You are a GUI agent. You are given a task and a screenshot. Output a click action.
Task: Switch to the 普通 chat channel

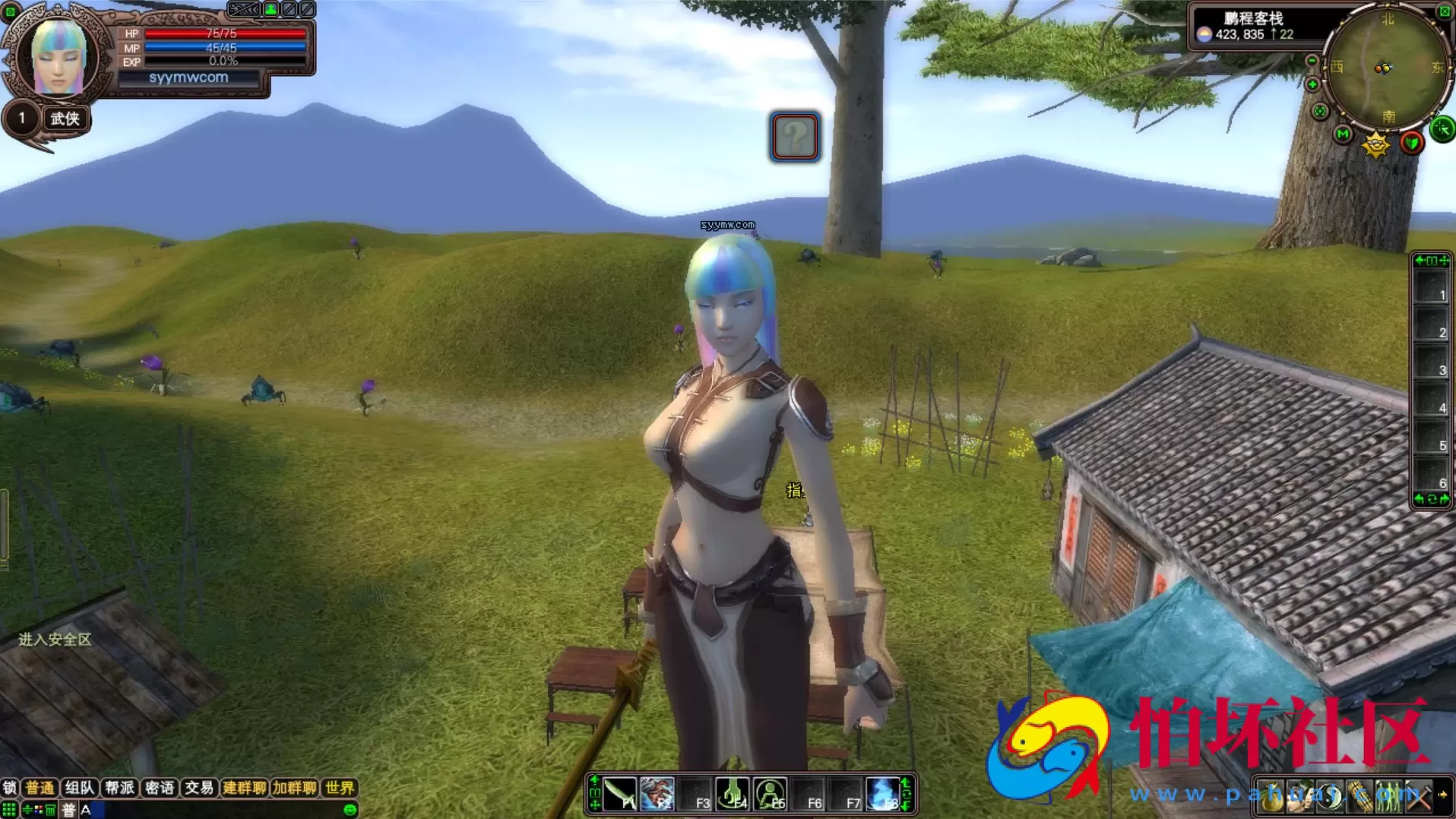click(40, 788)
